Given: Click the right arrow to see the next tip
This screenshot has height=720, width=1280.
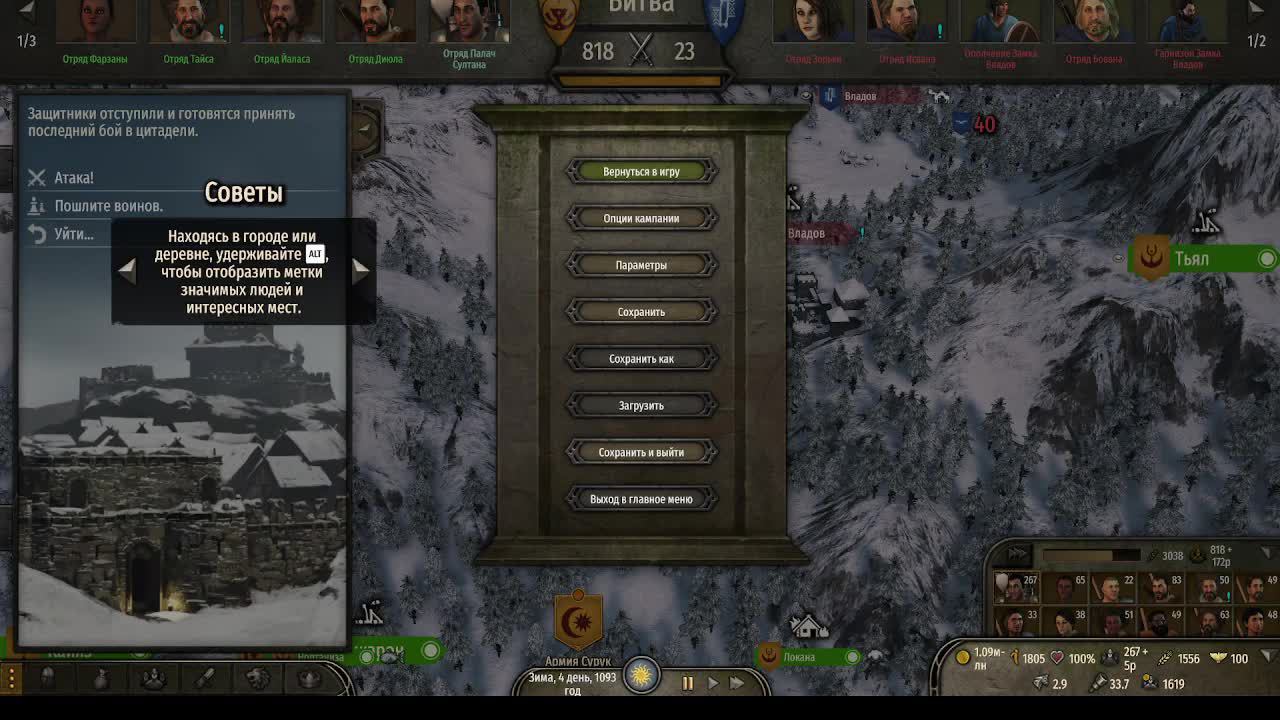Looking at the screenshot, I should [362, 268].
